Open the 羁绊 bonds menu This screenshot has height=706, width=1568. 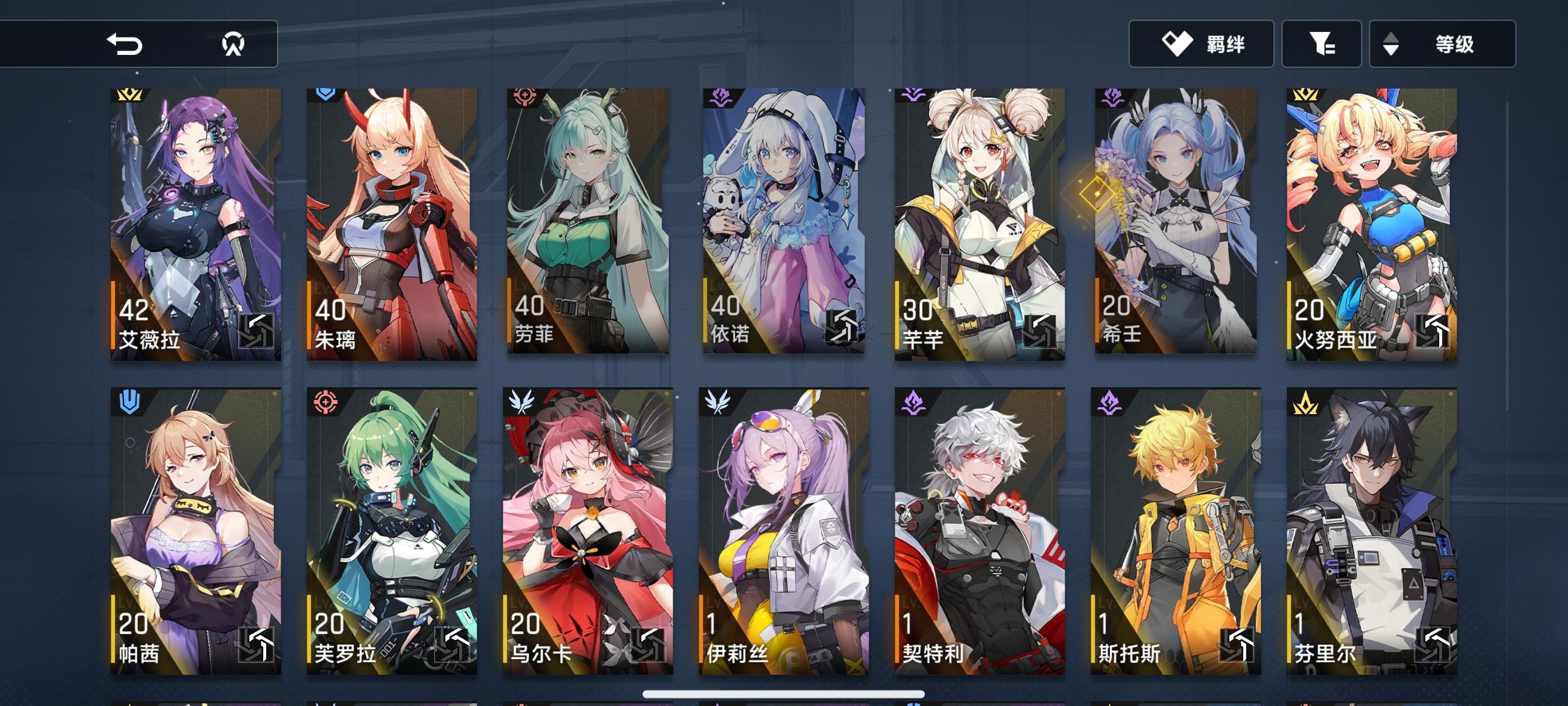coord(1200,43)
